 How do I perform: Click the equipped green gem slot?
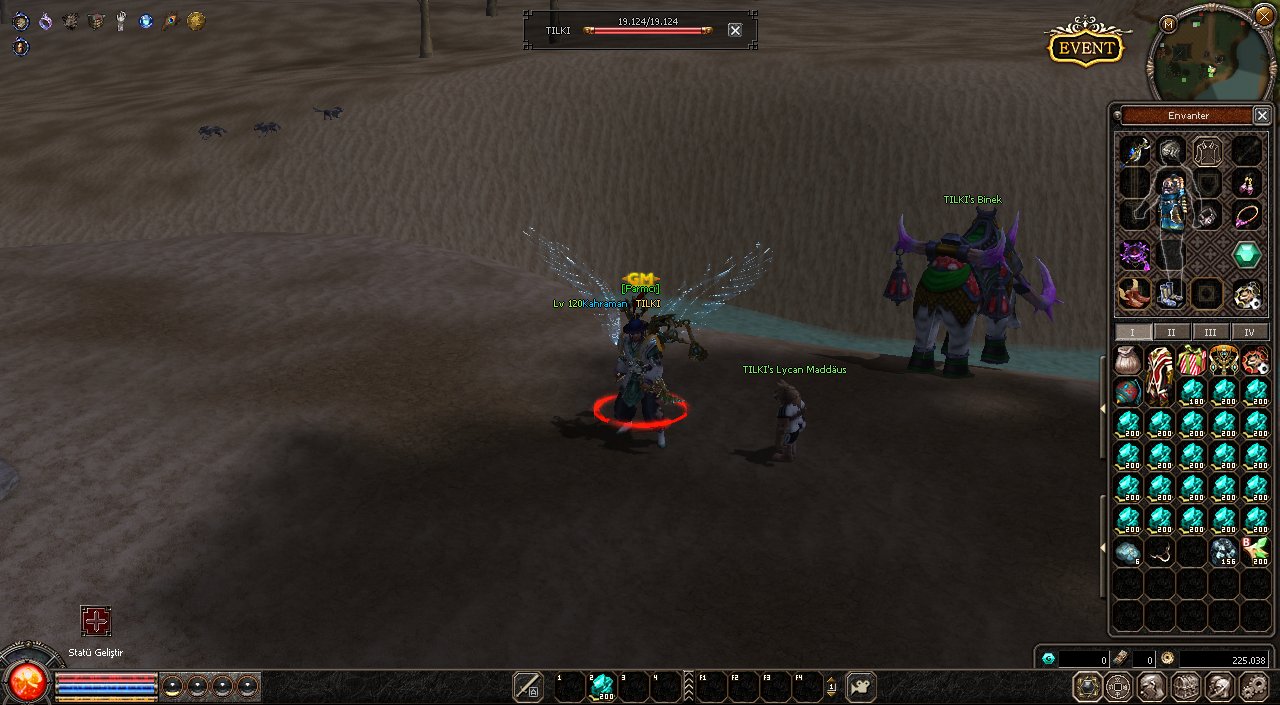coord(1247,254)
